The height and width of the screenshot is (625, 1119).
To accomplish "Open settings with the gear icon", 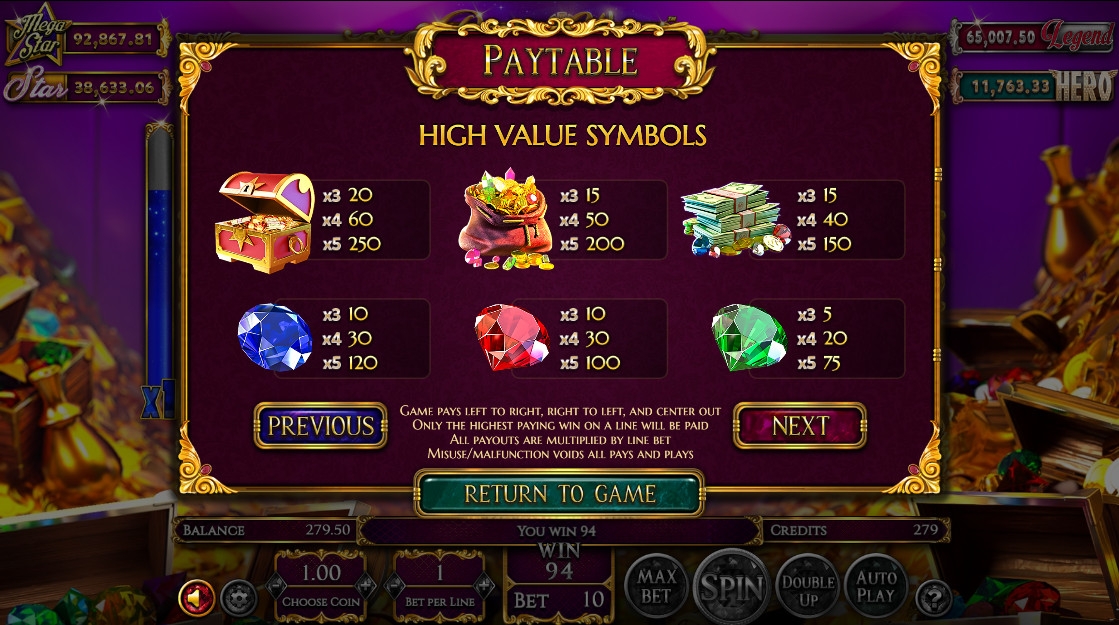I will [237, 598].
